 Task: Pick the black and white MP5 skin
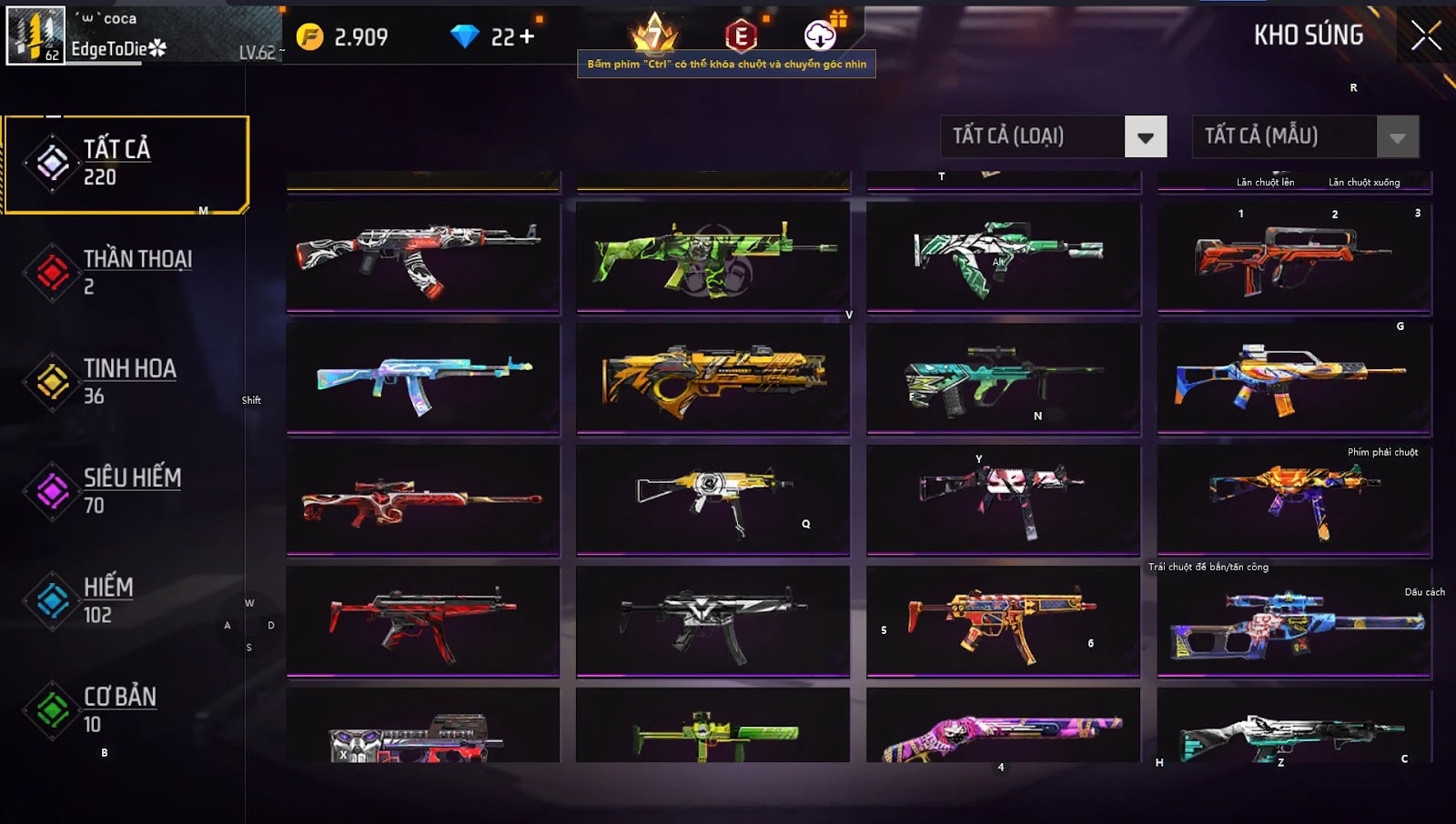713,621
